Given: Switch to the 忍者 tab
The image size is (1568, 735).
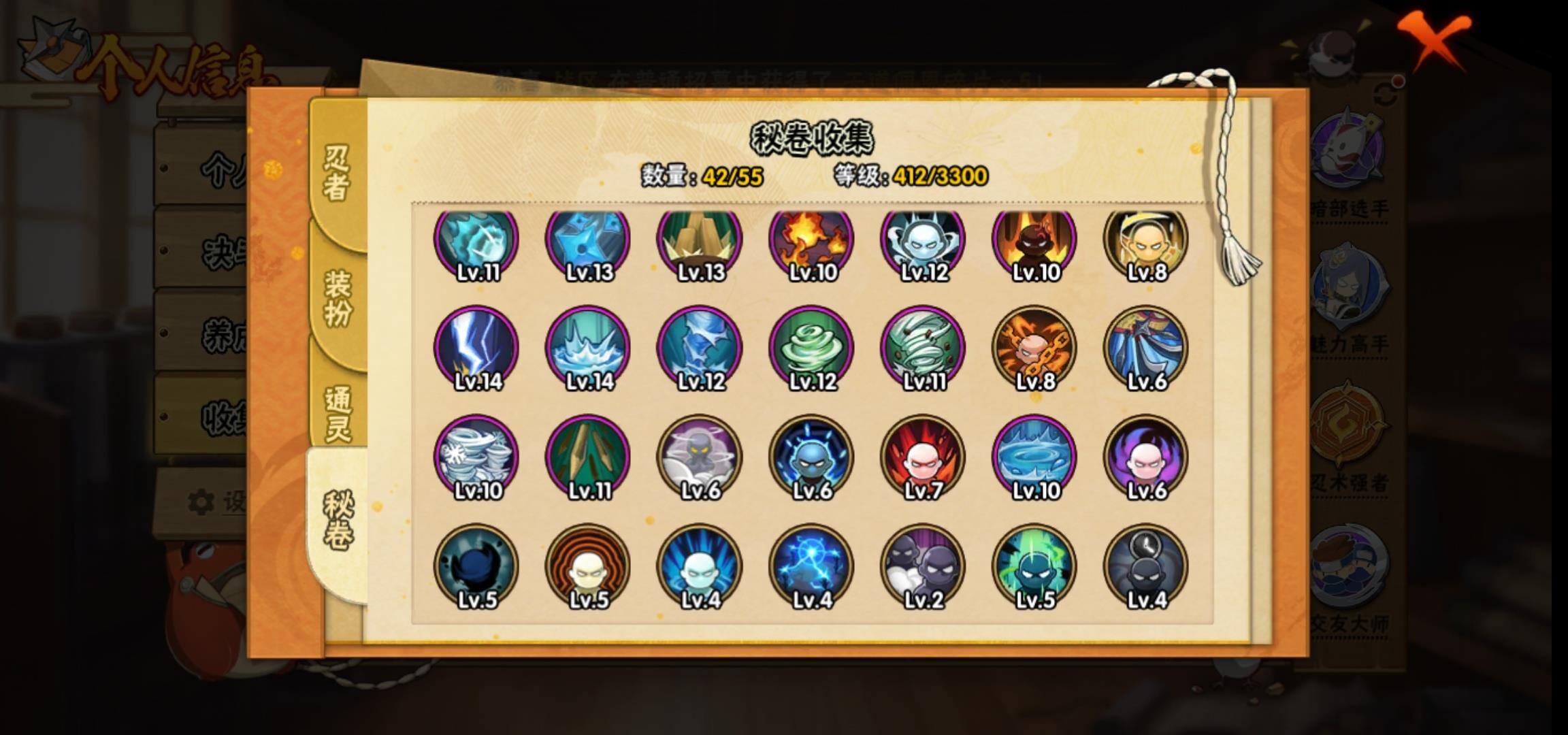Looking at the screenshot, I should click(x=336, y=173).
